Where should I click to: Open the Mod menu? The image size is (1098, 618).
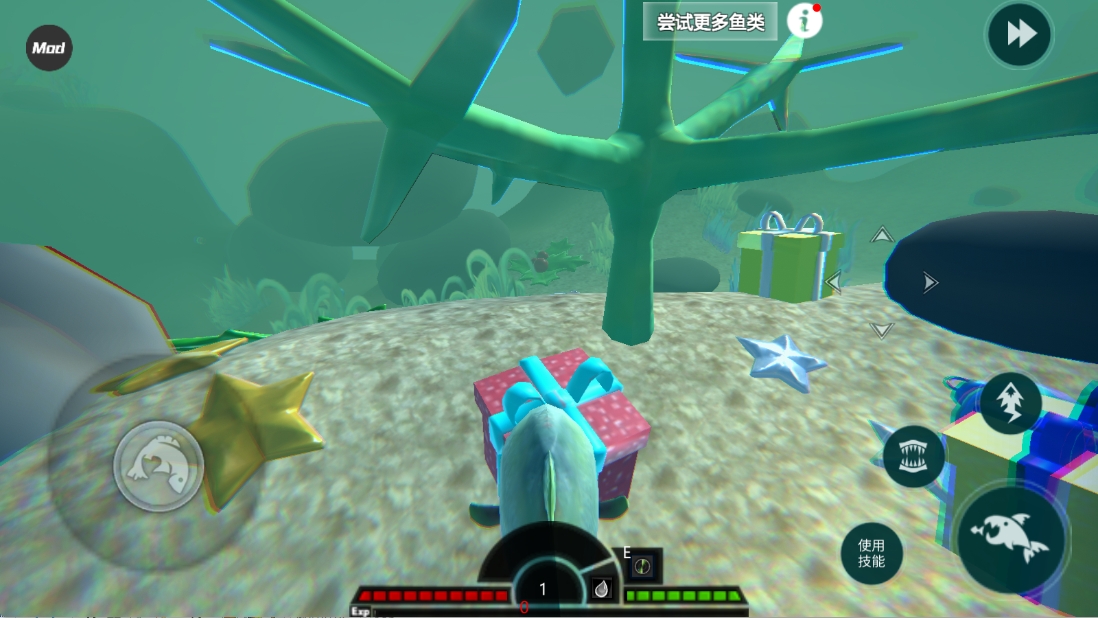click(x=49, y=48)
